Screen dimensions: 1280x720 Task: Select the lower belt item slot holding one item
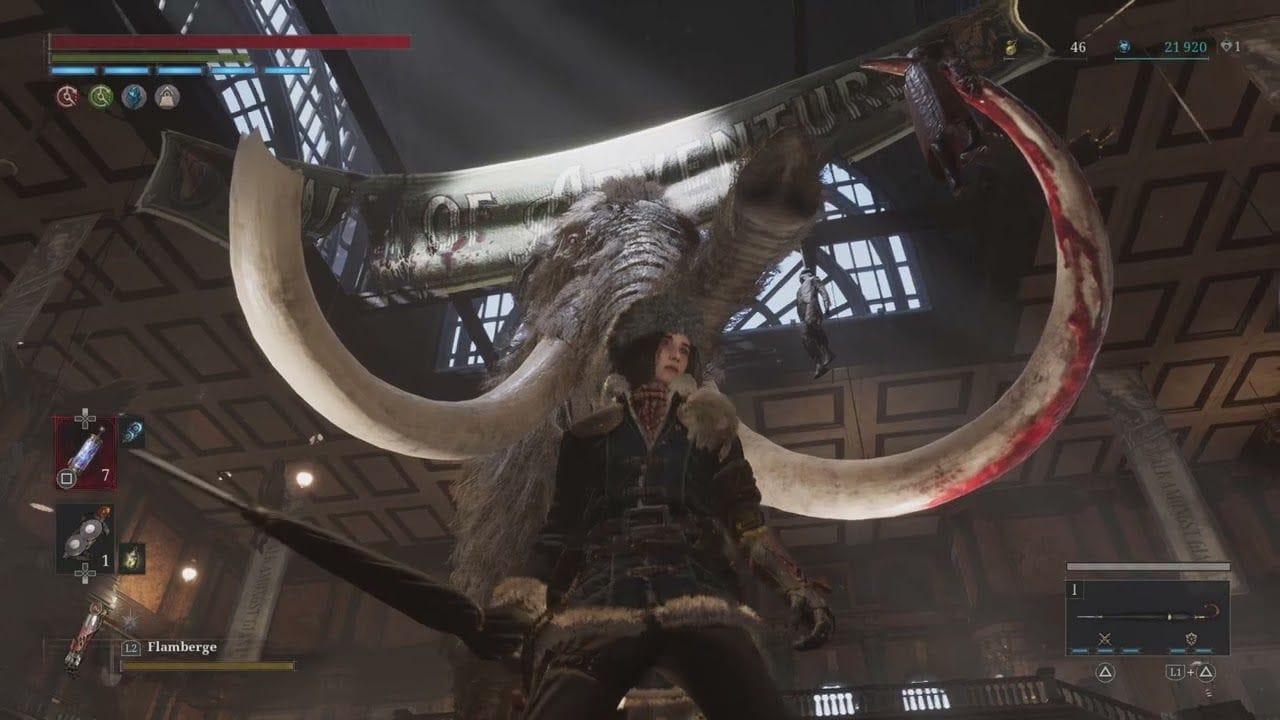85,538
